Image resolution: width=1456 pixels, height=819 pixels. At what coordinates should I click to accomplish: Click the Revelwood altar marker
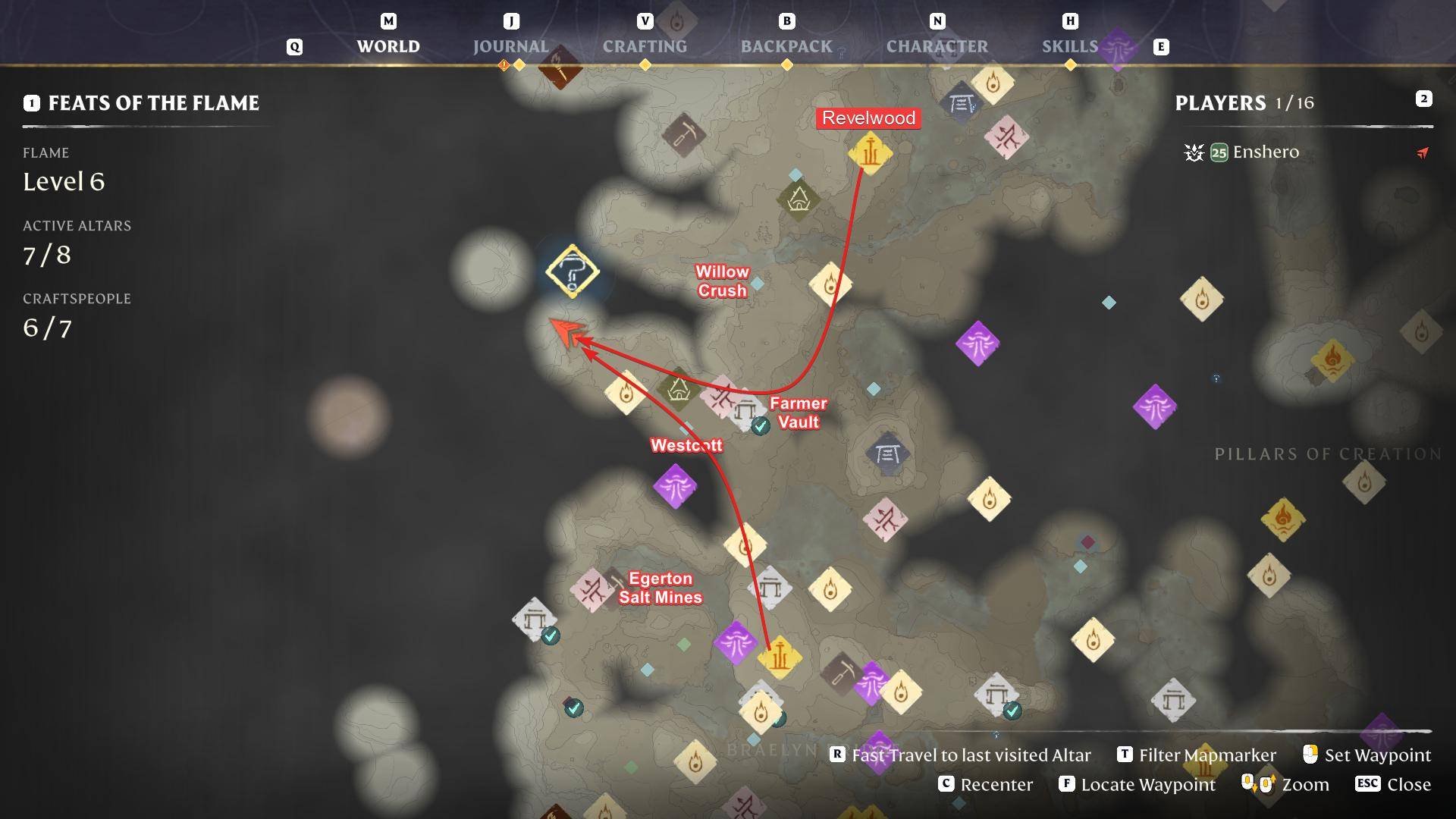[x=869, y=155]
